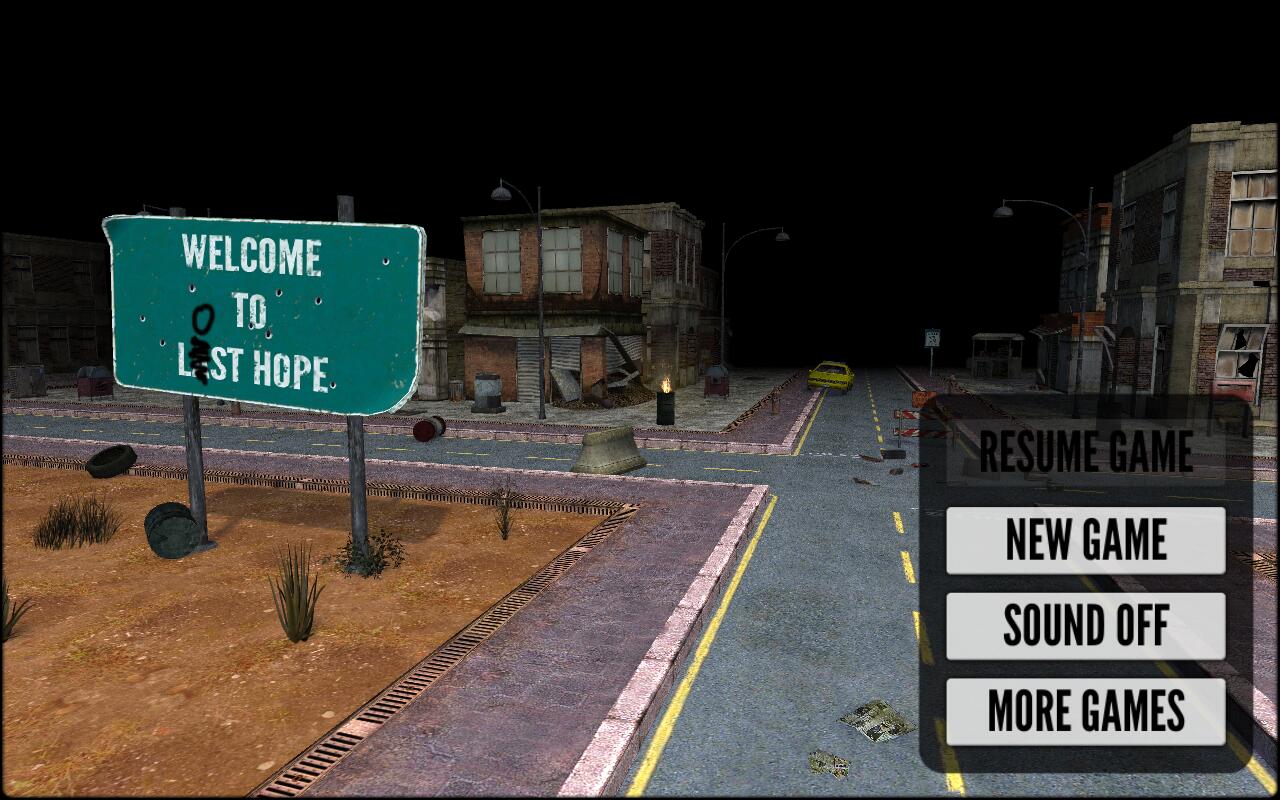Toggle the Sound Off button

coord(1086,626)
